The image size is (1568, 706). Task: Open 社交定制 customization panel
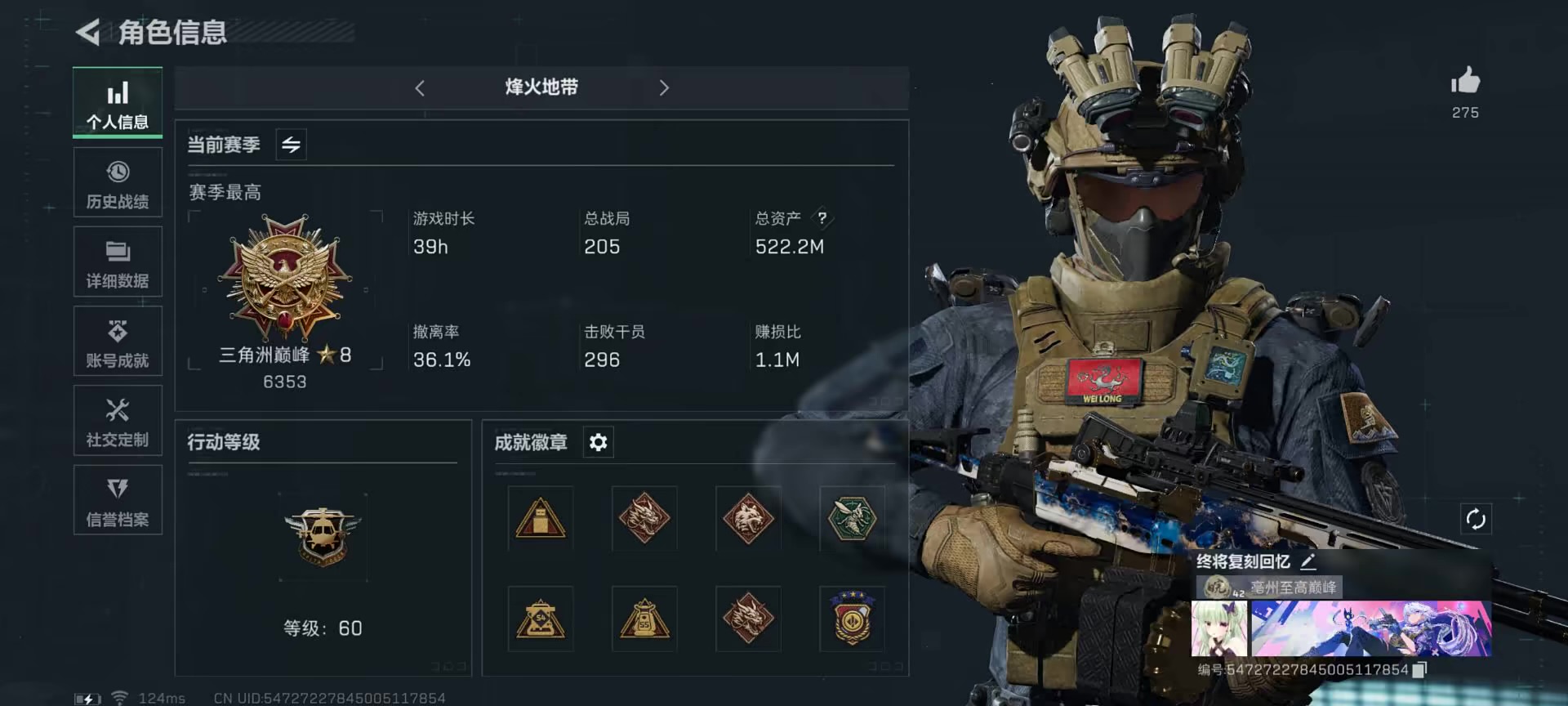point(117,420)
